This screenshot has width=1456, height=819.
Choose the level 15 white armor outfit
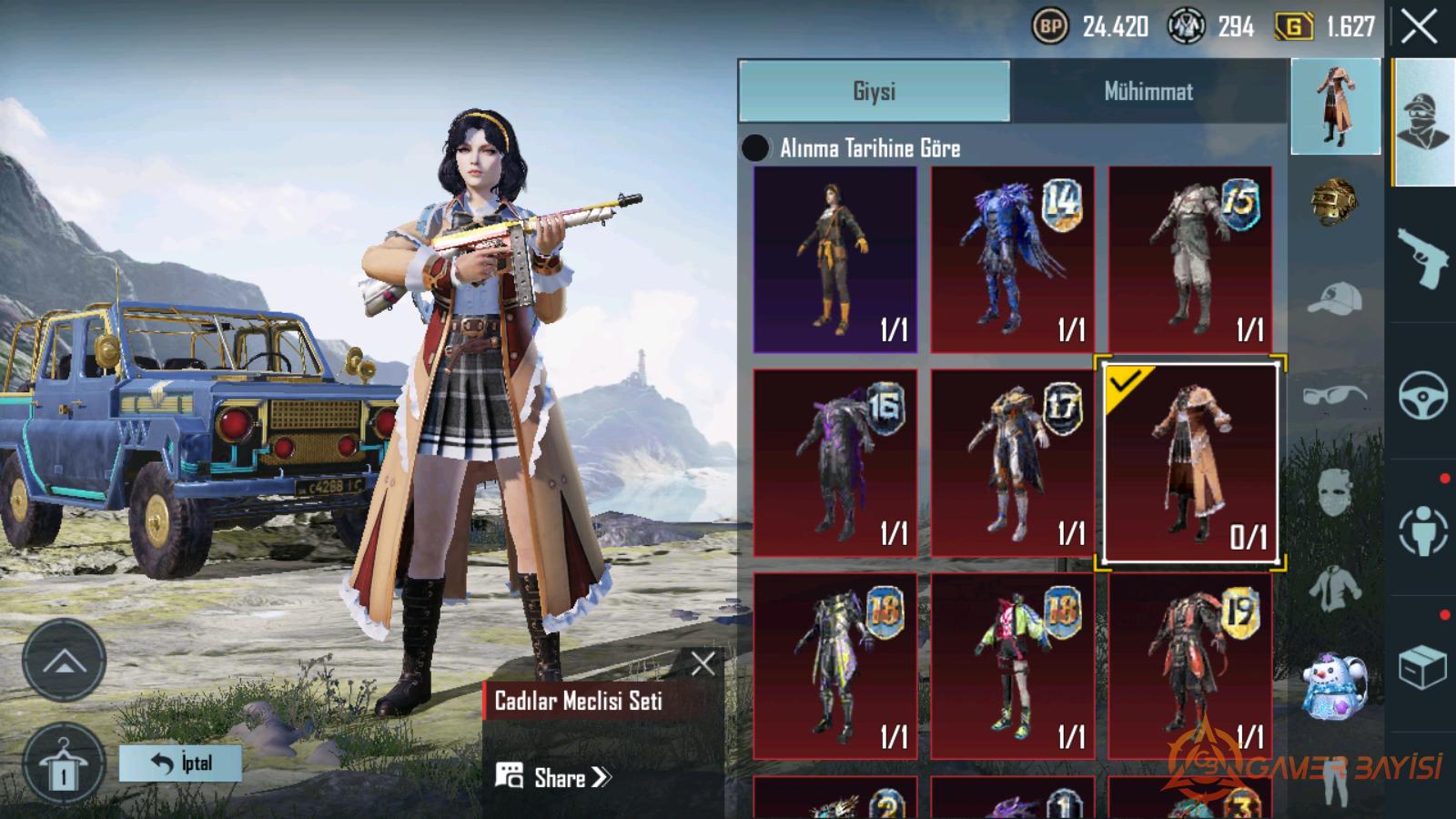click(x=1190, y=259)
